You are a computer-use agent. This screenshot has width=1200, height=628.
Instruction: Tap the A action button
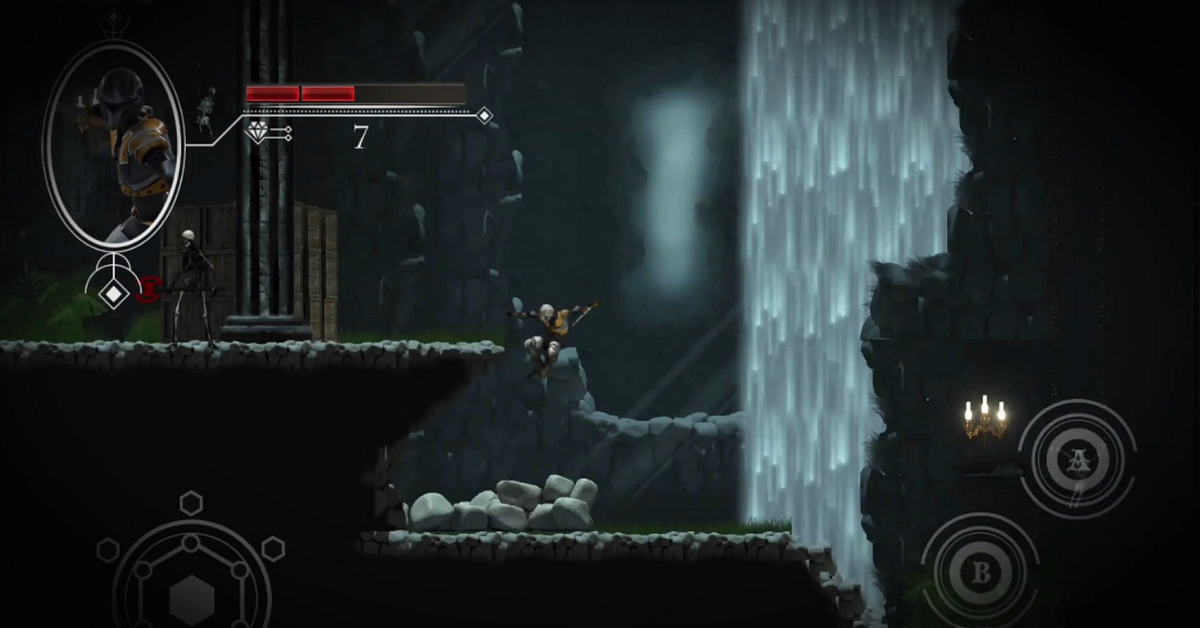point(1077,459)
